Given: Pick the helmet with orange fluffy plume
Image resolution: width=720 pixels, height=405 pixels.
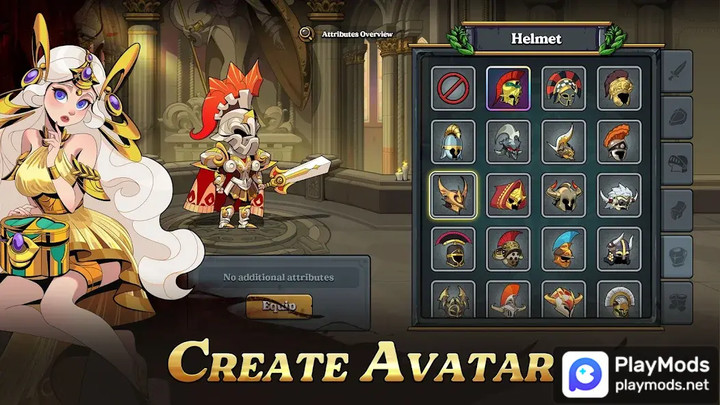Looking at the screenshot, I should [619, 142].
